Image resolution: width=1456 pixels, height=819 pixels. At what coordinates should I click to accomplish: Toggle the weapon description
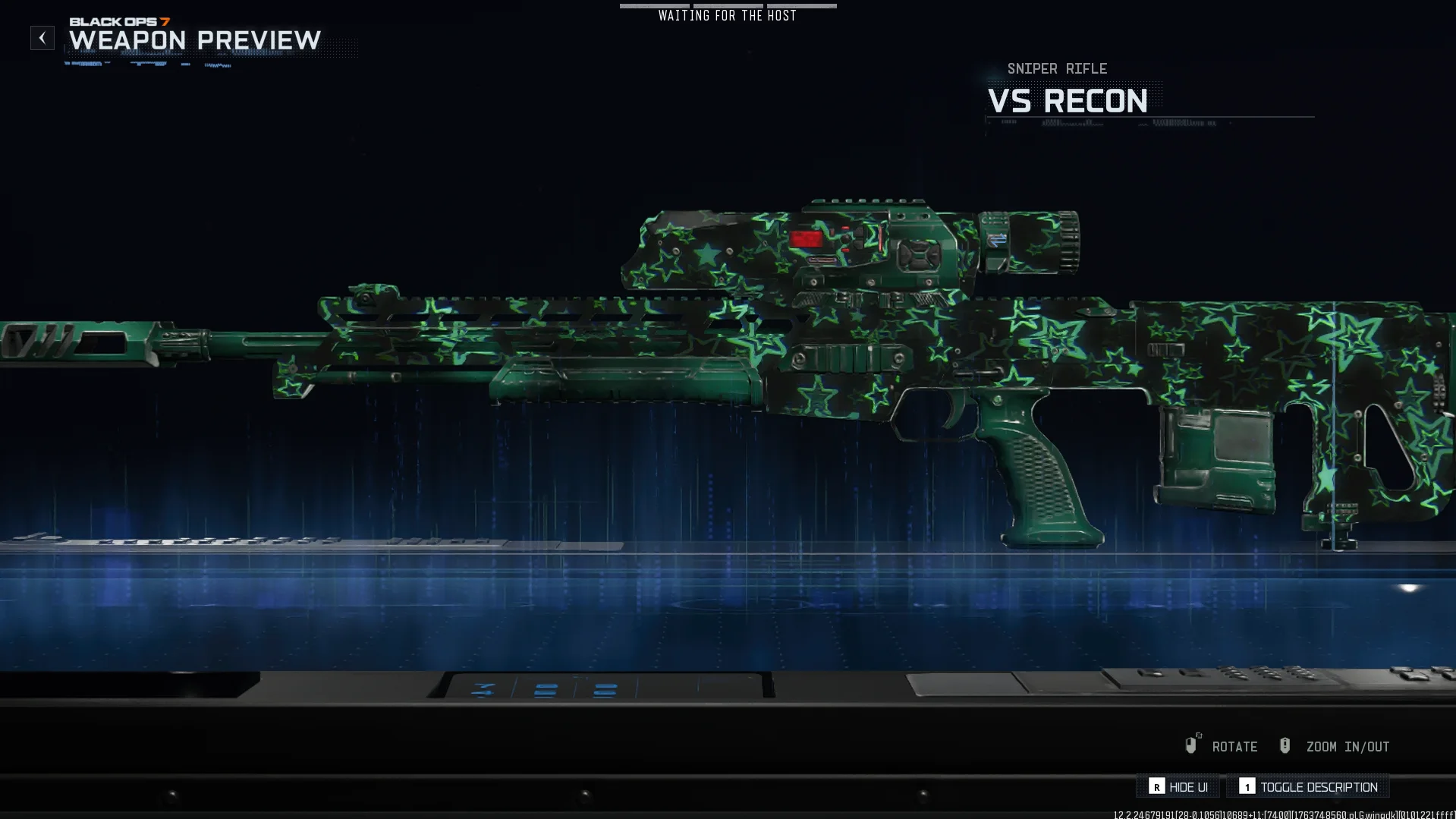point(1308,787)
